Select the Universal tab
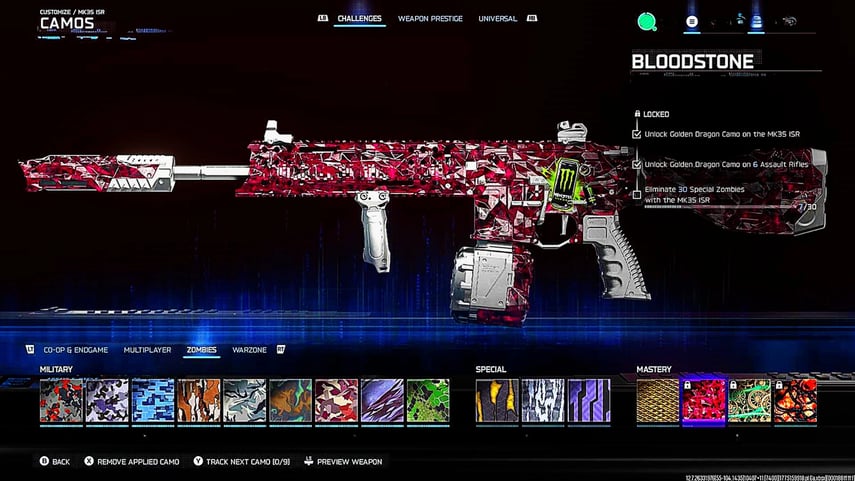The height and width of the screenshot is (481, 855). (x=497, y=18)
